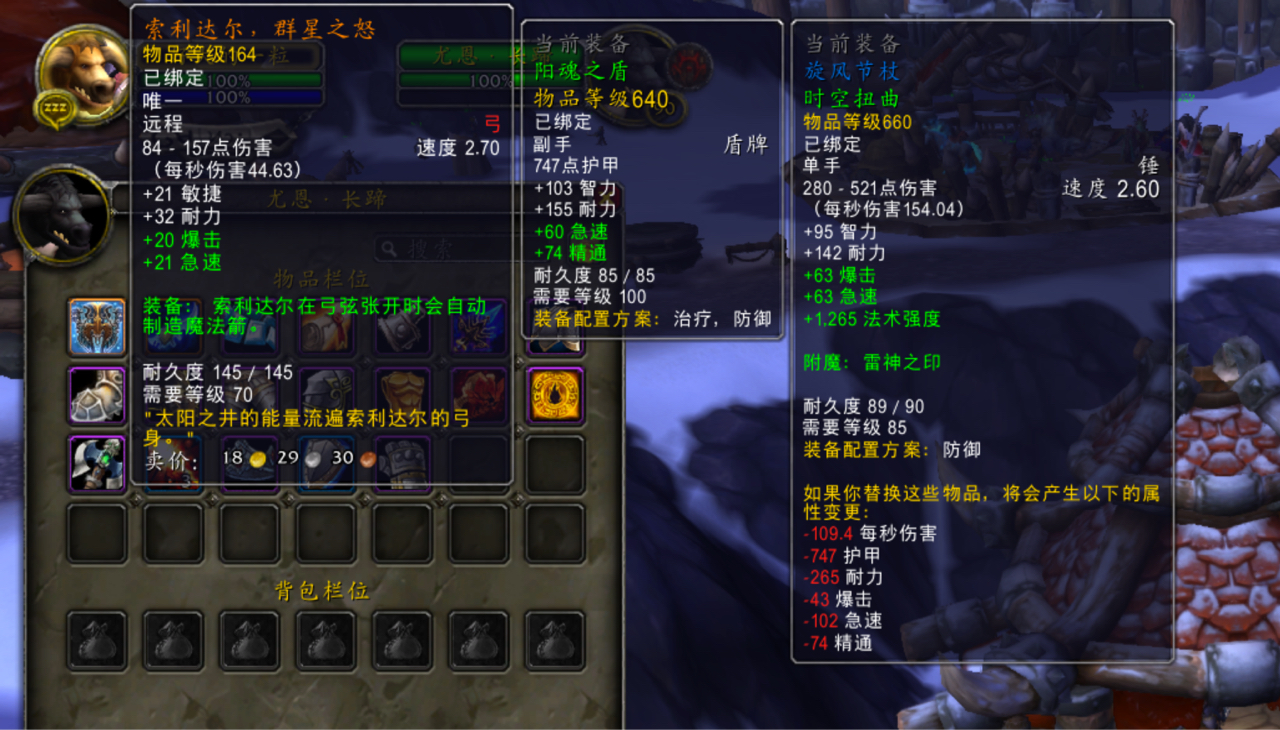Click the golden flame rune item in the inventory
The height and width of the screenshot is (730, 1280).
(x=554, y=394)
